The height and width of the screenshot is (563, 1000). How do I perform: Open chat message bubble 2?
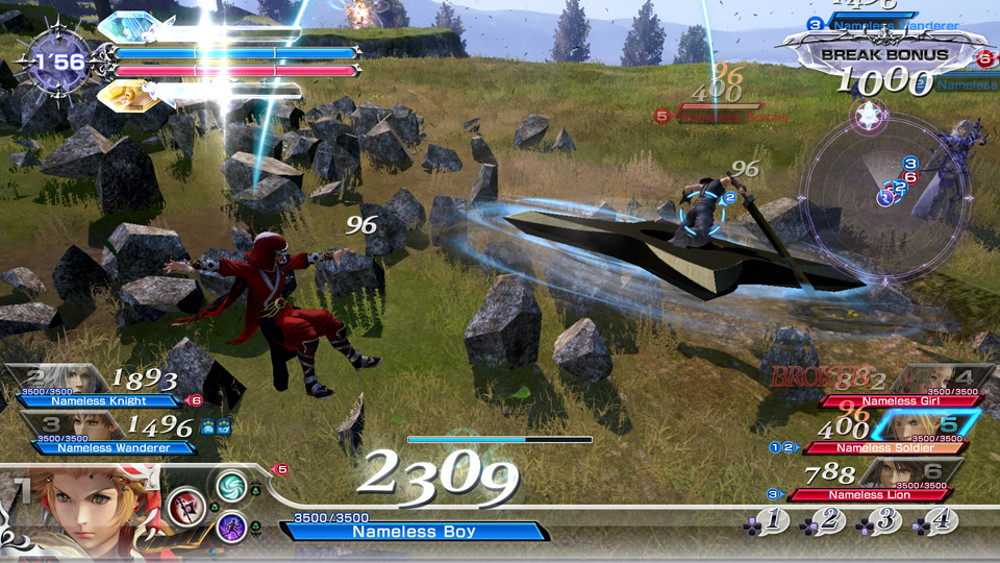[x=823, y=521]
